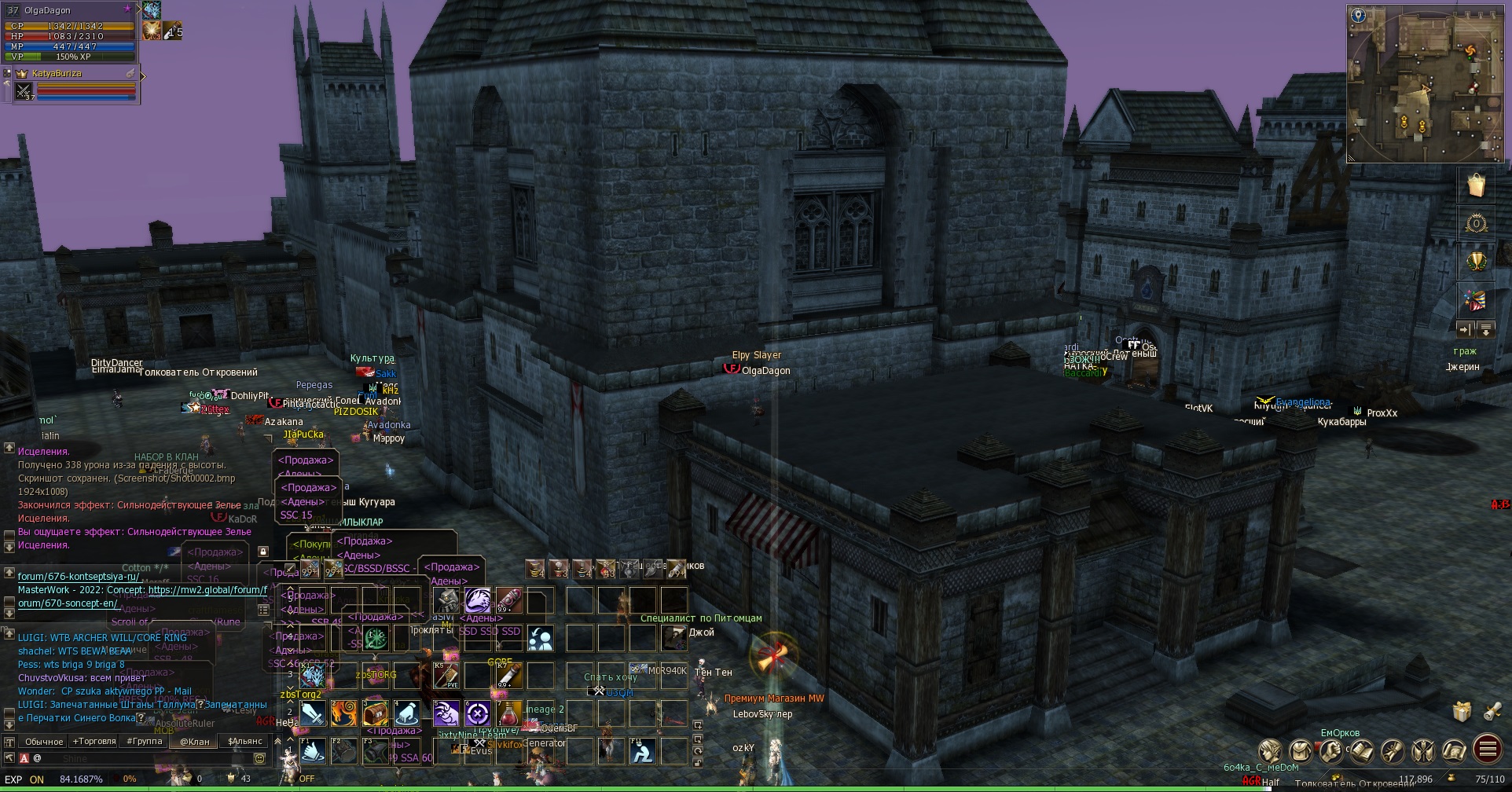The width and height of the screenshot is (1512, 792).
Task: Switch to the +Торговля chat tab
Action: (x=94, y=741)
